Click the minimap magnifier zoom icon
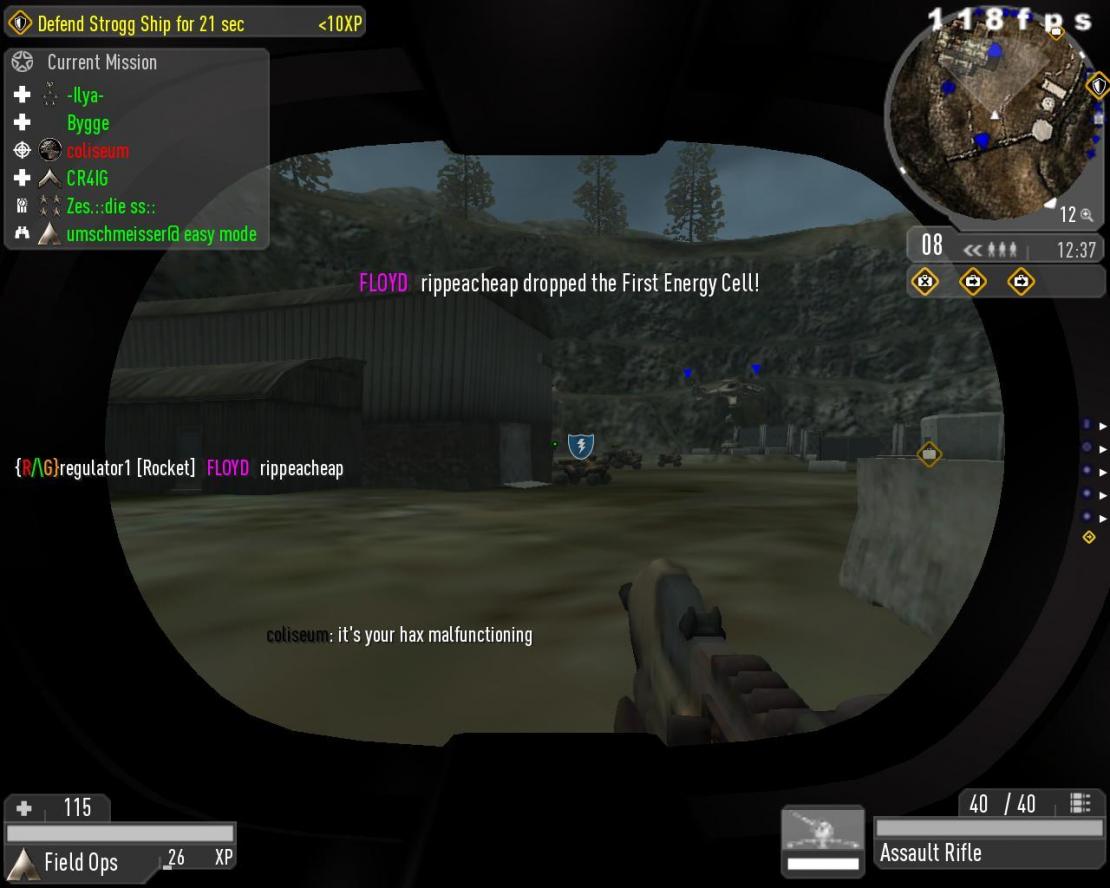Image resolution: width=1110 pixels, height=888 pixels. pos(1086,215)
